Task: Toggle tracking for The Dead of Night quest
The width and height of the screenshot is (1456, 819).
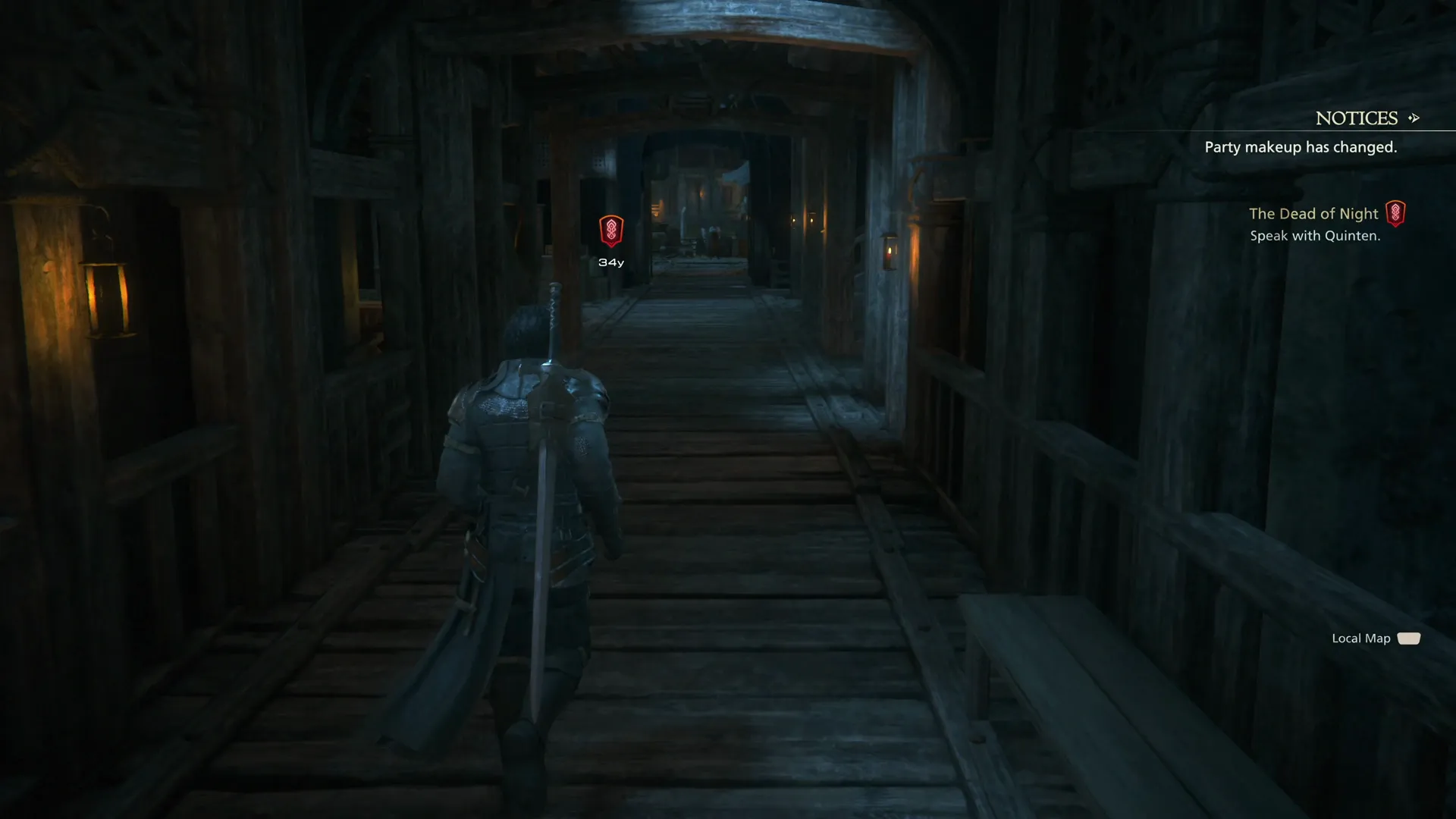Action: click(x=1396, y=213)
